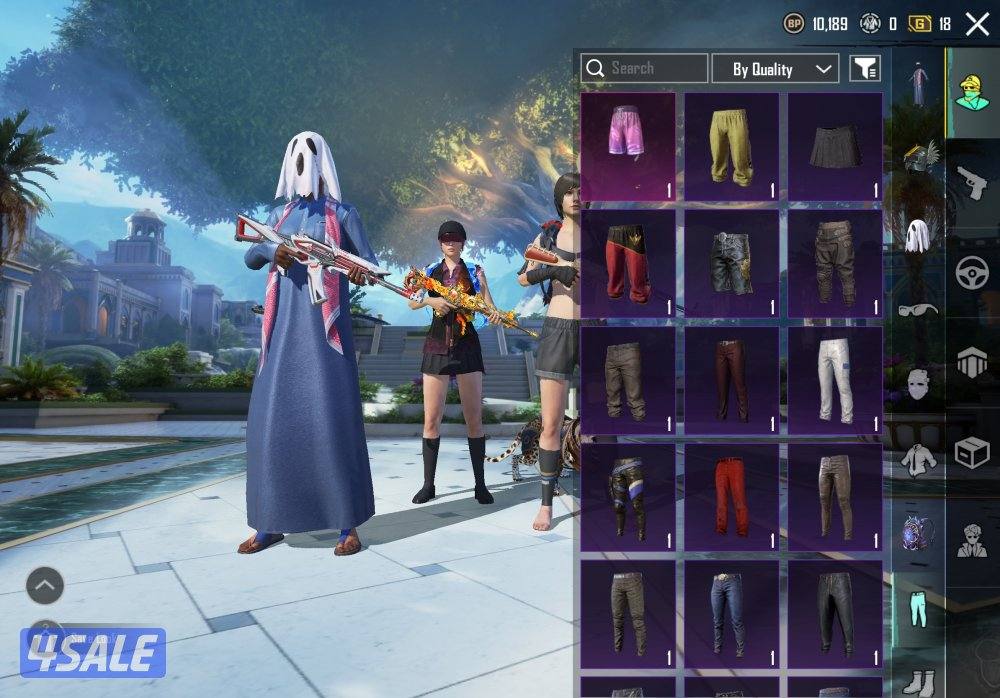The image size is (1000, 698).
Task: Open the vehicle steering wheel category
Action: [x=971, y=272]
